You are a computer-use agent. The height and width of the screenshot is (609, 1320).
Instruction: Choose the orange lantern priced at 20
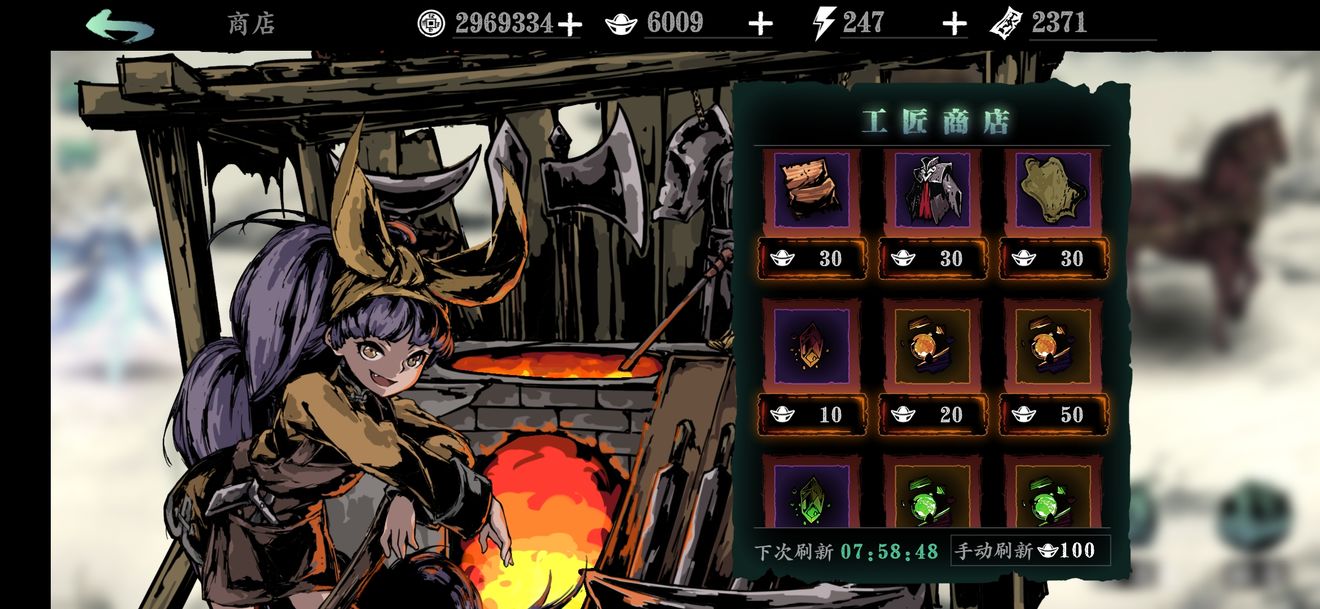[932, 345]
